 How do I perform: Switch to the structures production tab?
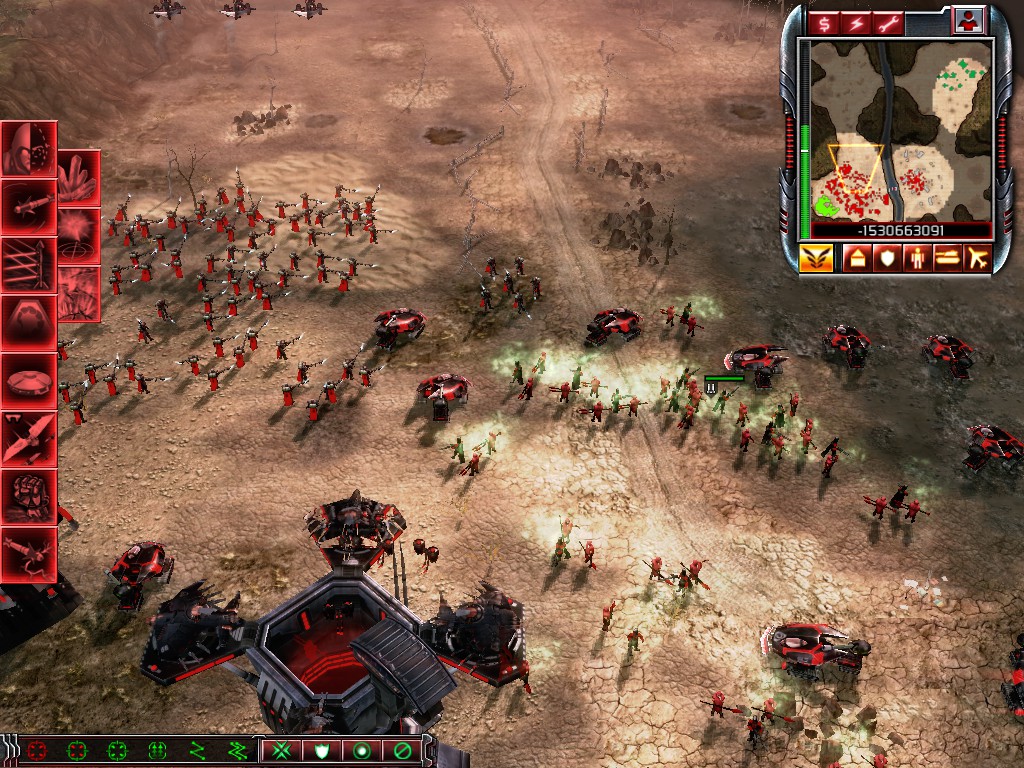coord(856,258)
